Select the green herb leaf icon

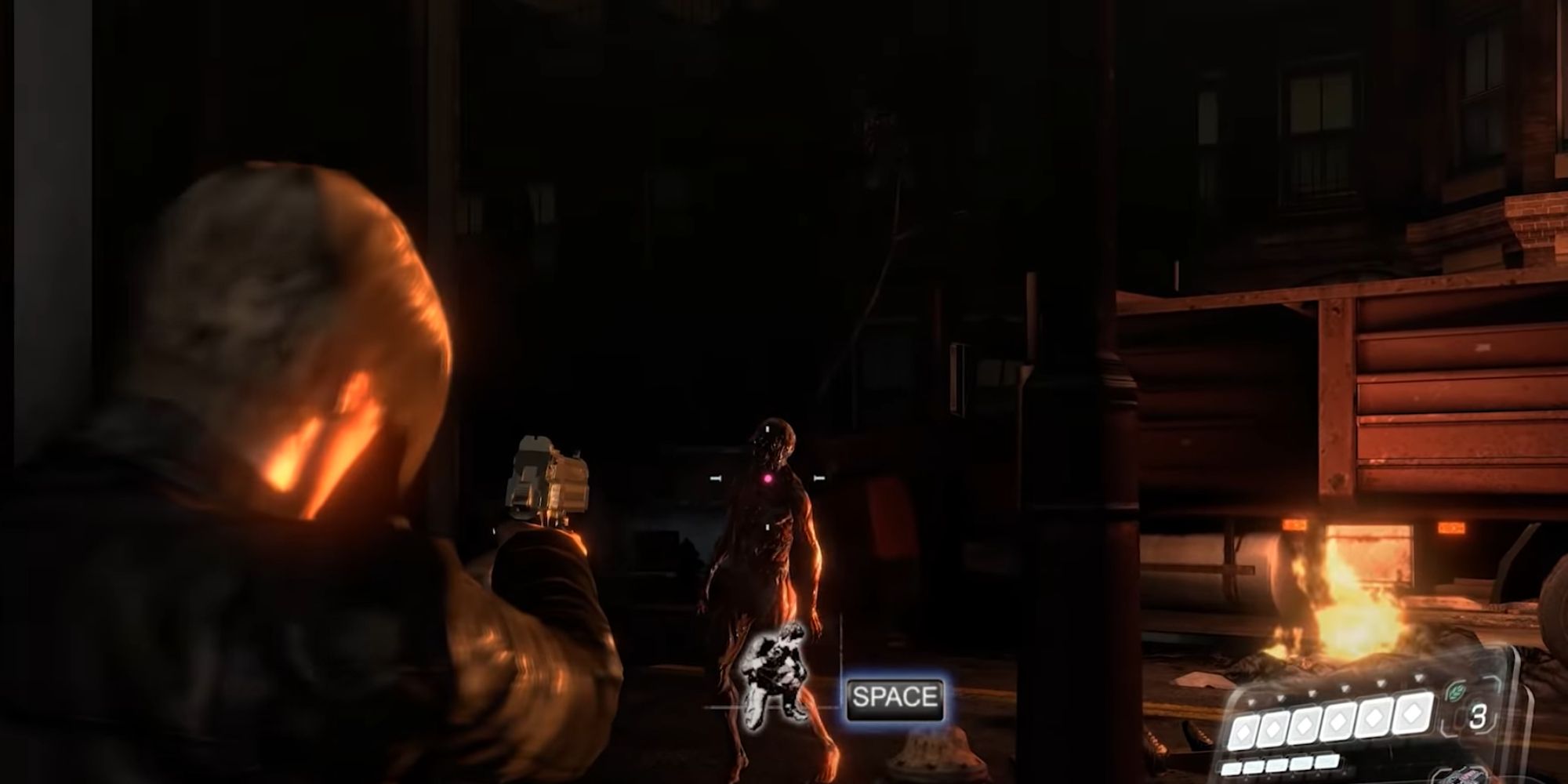[x=1457, y=691]
